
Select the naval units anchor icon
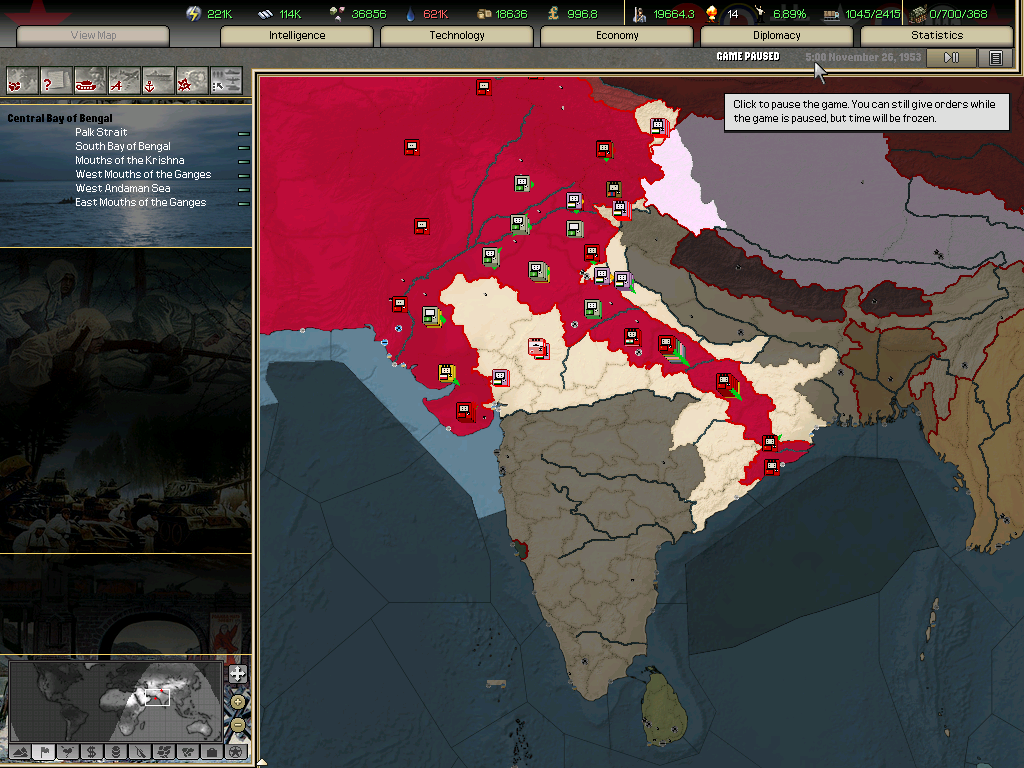(x=158, y=78)
